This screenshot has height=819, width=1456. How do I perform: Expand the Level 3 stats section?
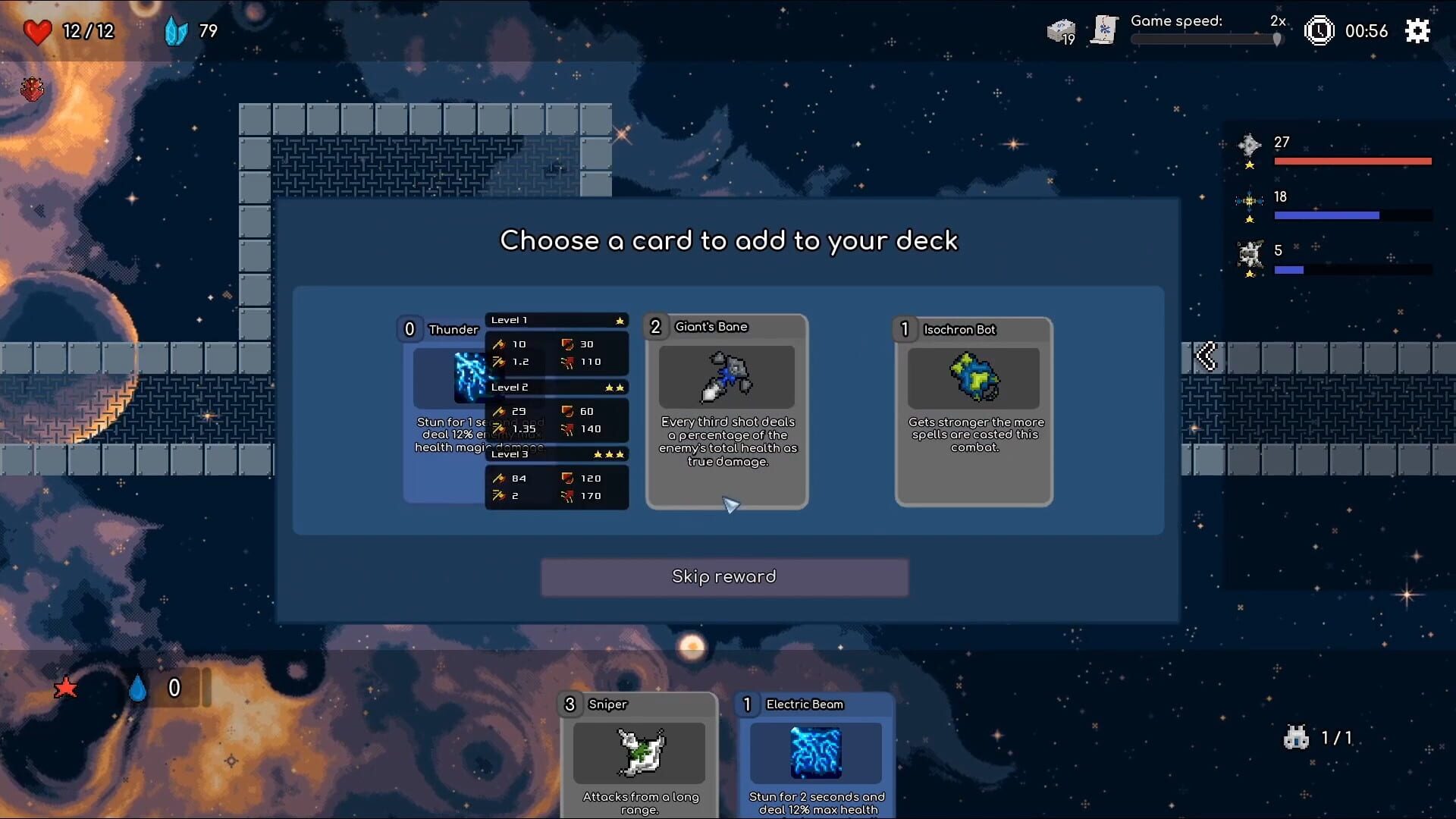click(x=557, y=454)
